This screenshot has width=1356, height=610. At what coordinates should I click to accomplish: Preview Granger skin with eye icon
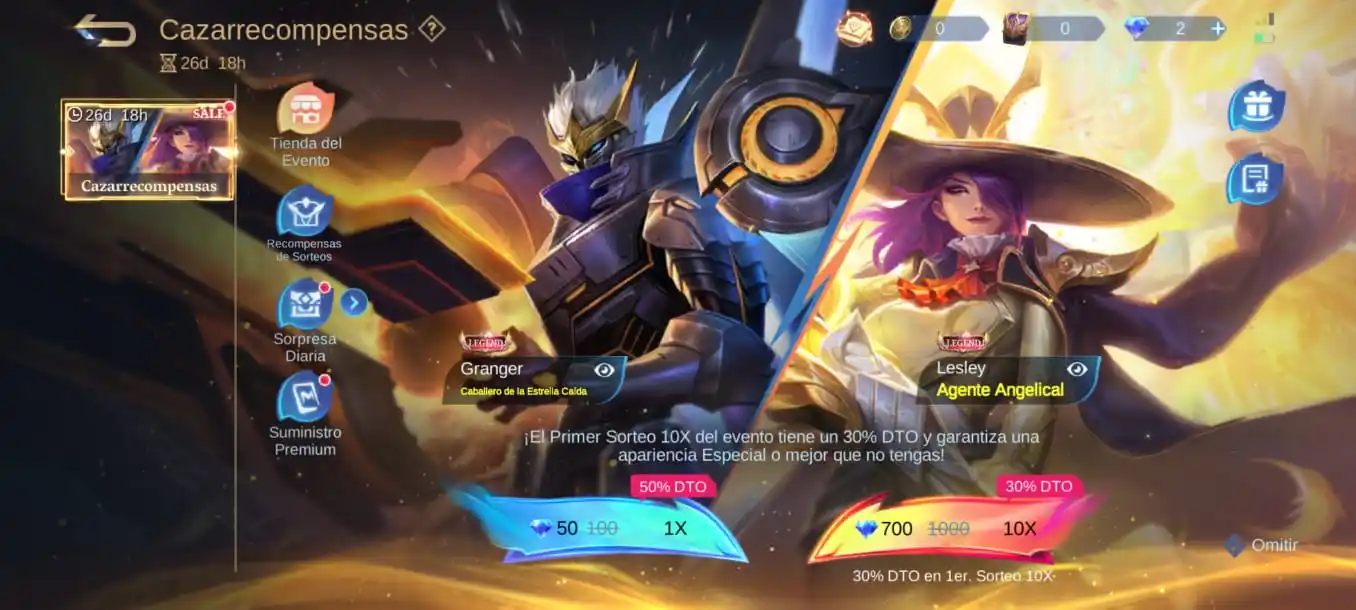(604, 370)
